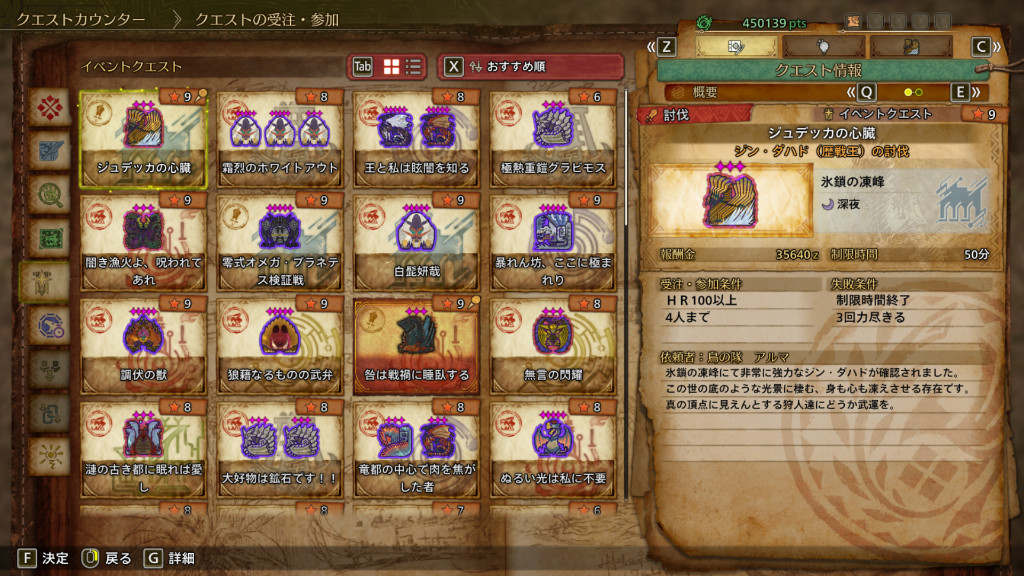The image size is (1024, 576).
Task: Choose the 霜烈のホワイトアウト quest
Action: pyautogui.click(x=279, y=140)
